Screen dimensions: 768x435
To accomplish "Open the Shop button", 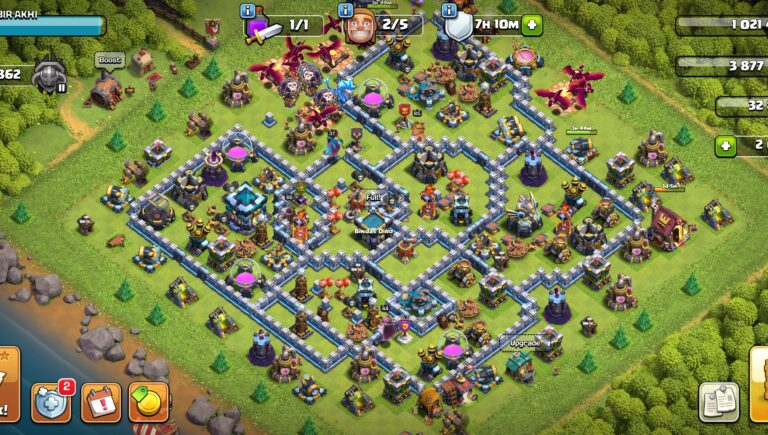I will coord(758,383).
